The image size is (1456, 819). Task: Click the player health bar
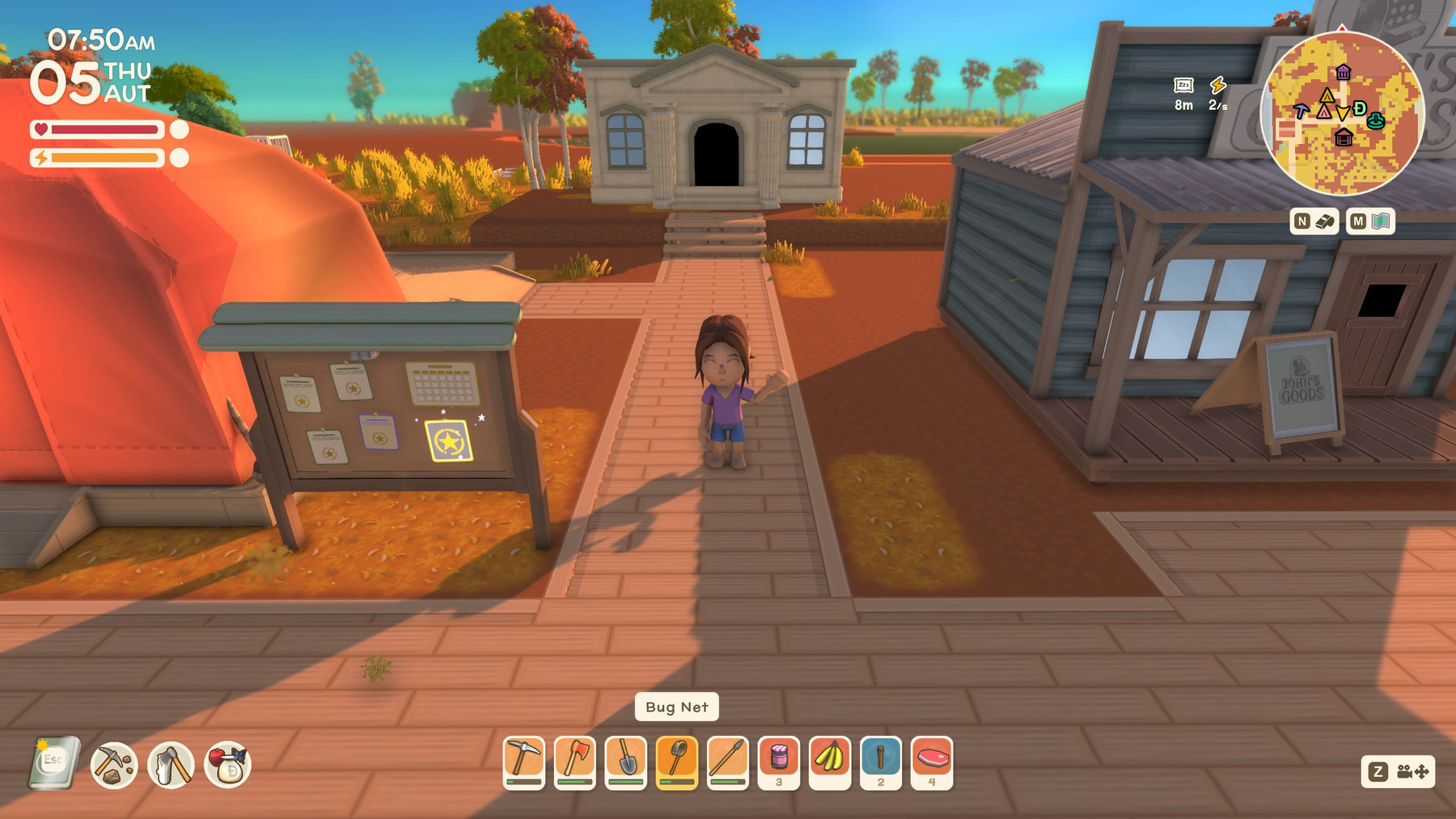97,129
